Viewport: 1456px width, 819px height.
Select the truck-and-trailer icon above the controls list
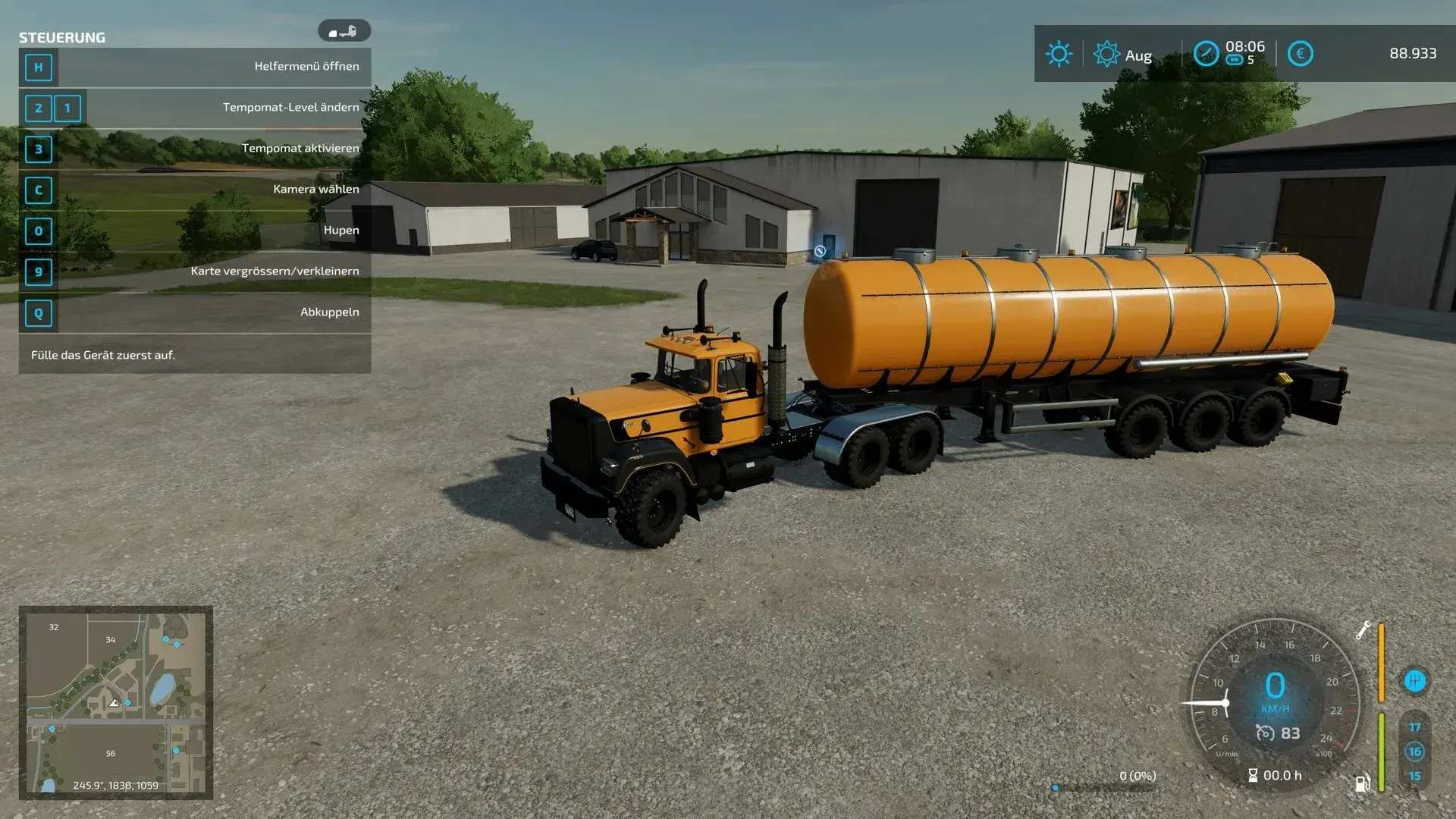pos(344,31)
